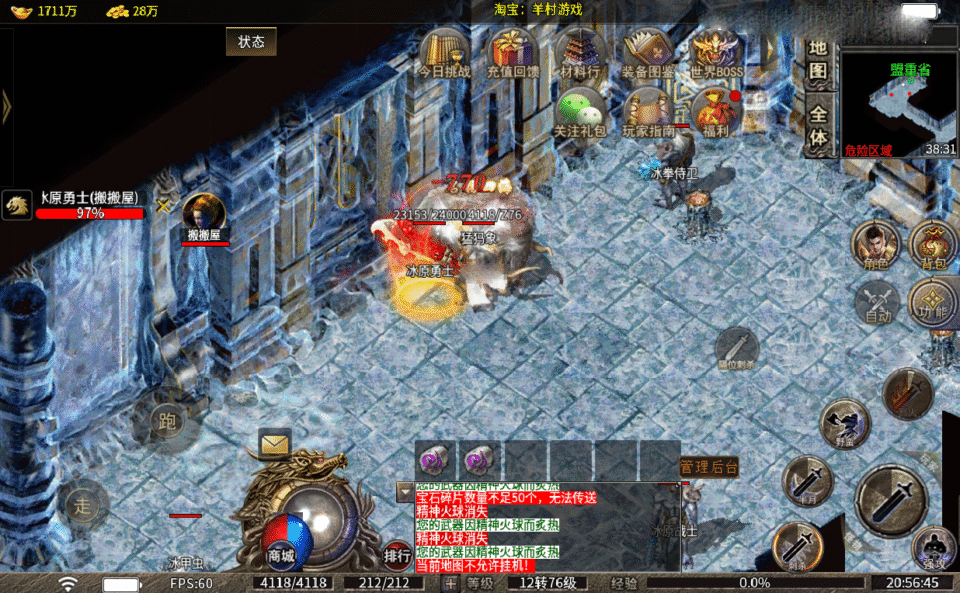Click the 地图 map button
Viewport: 960px width, 593px height.
click(819, 61)
